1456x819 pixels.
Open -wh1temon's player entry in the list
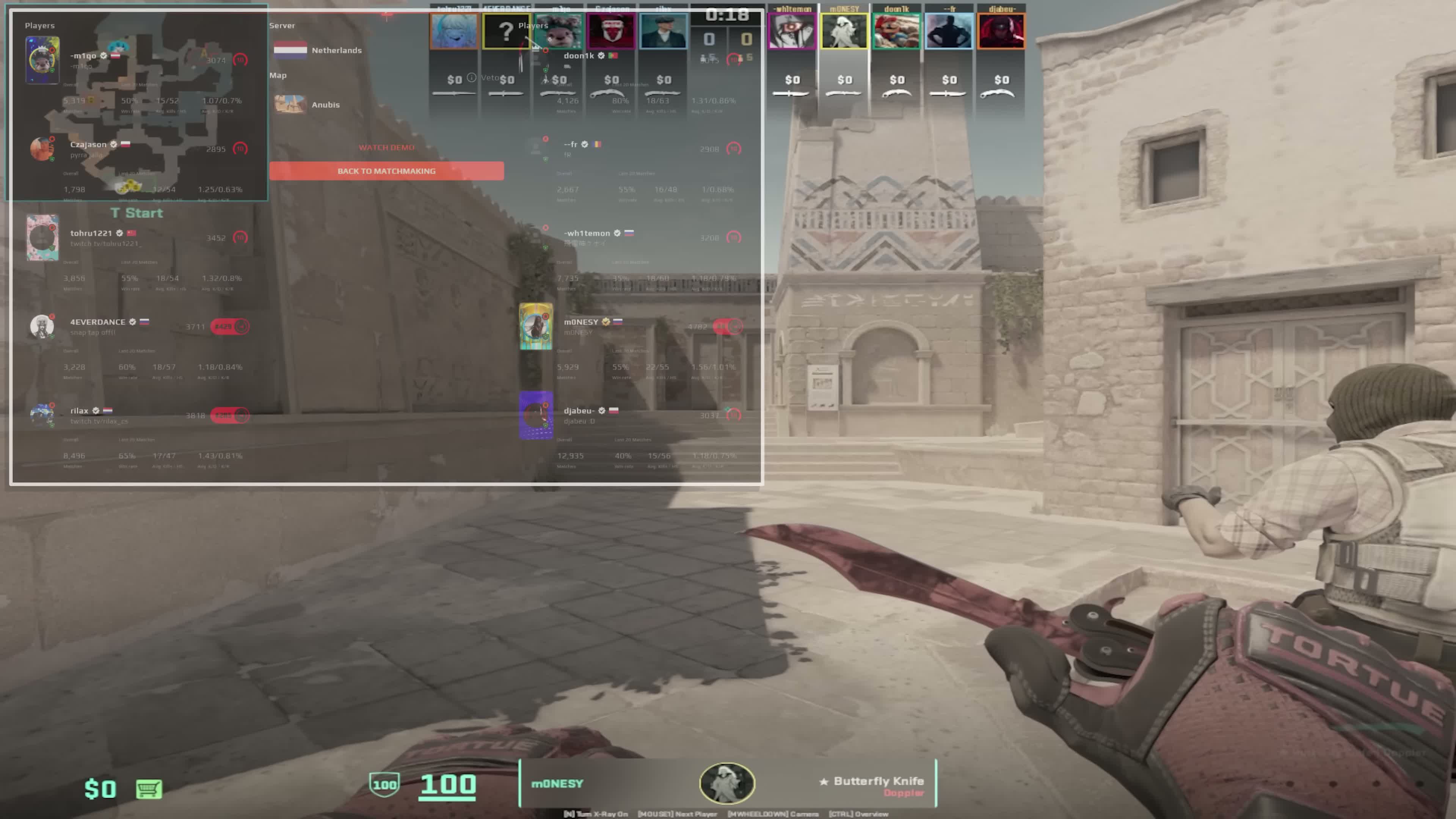(x=587, y=234)
